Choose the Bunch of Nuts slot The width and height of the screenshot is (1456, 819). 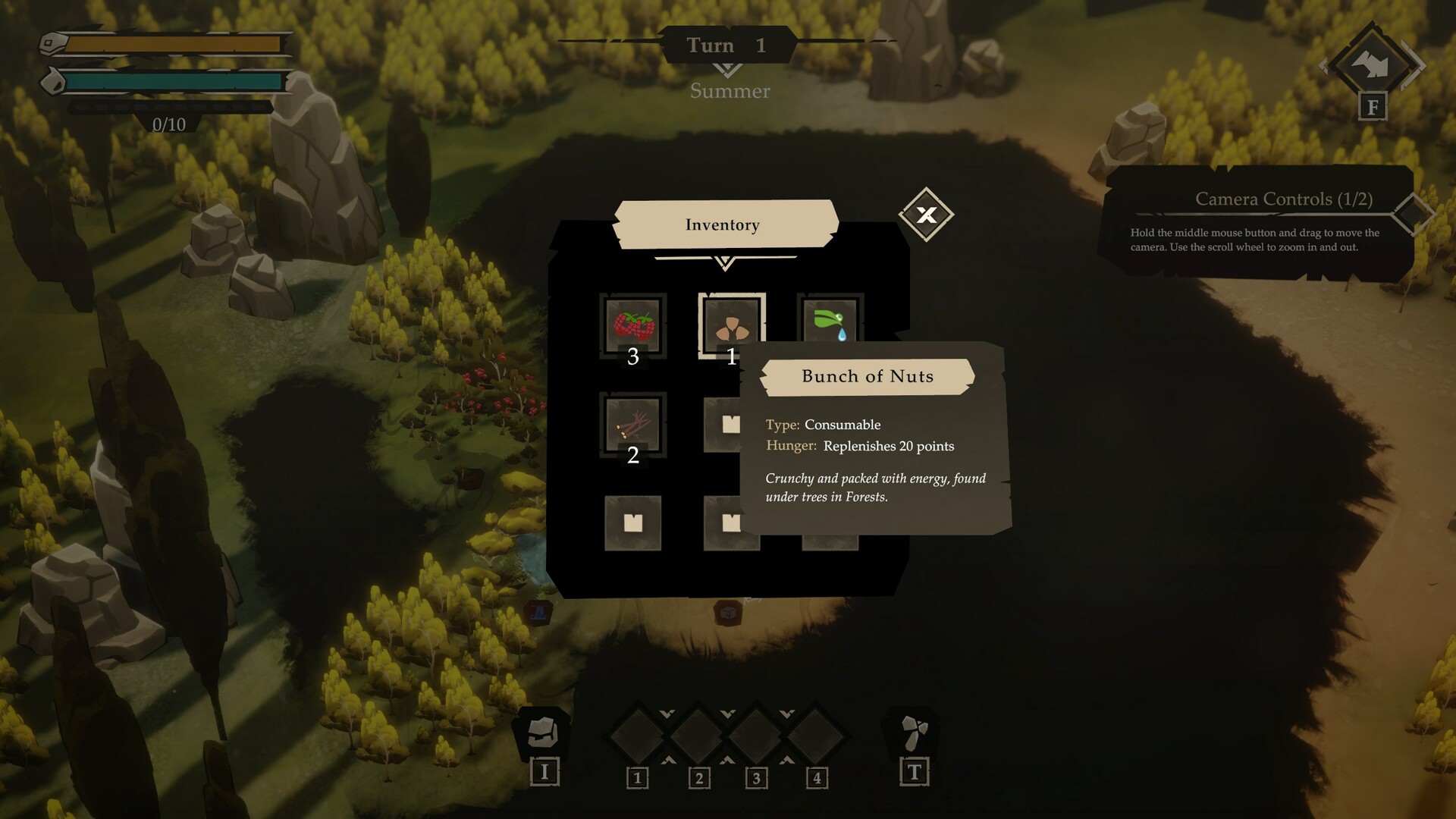pos(731,326)
